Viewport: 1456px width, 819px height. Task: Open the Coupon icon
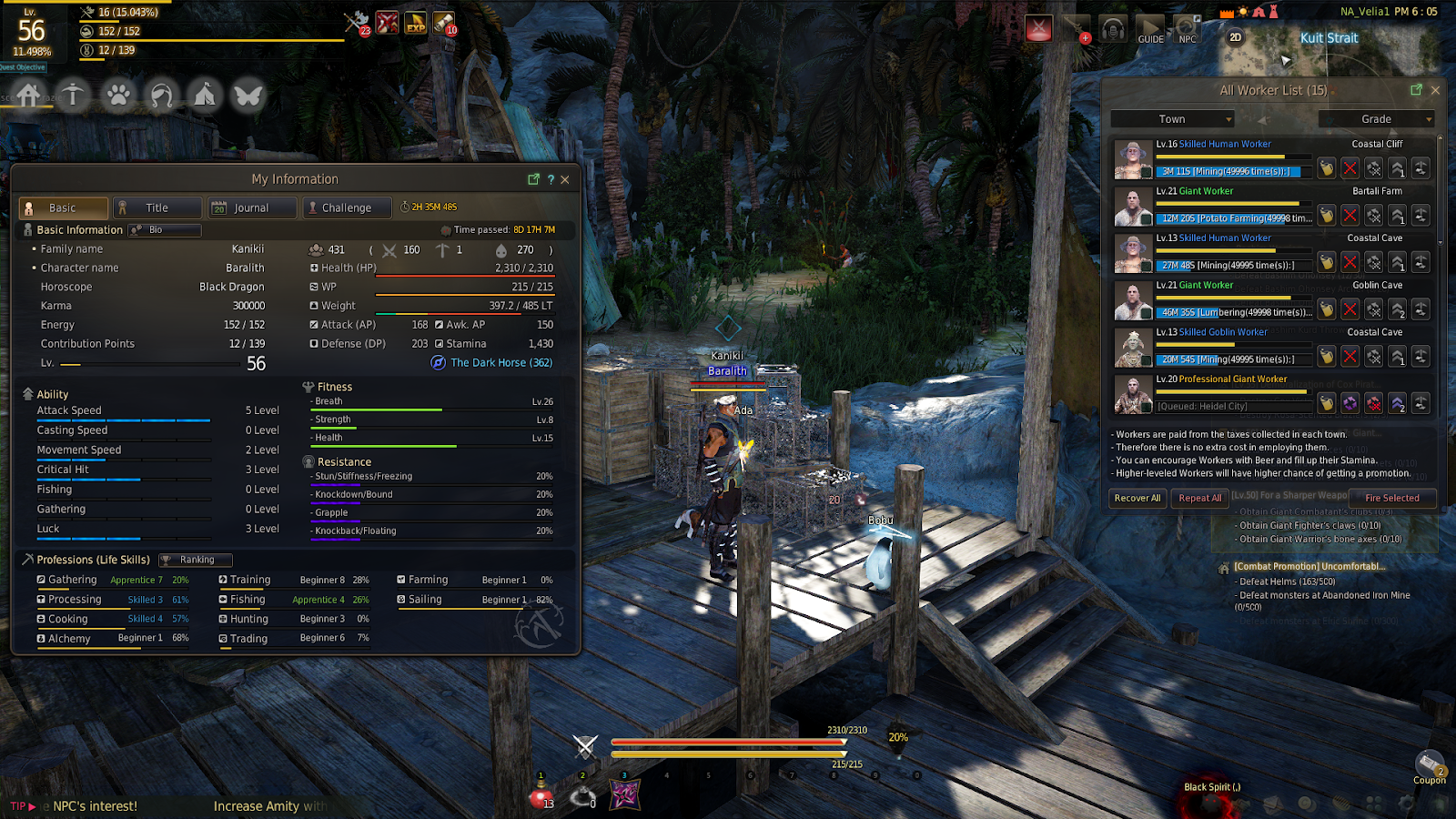pos(1429,766)
